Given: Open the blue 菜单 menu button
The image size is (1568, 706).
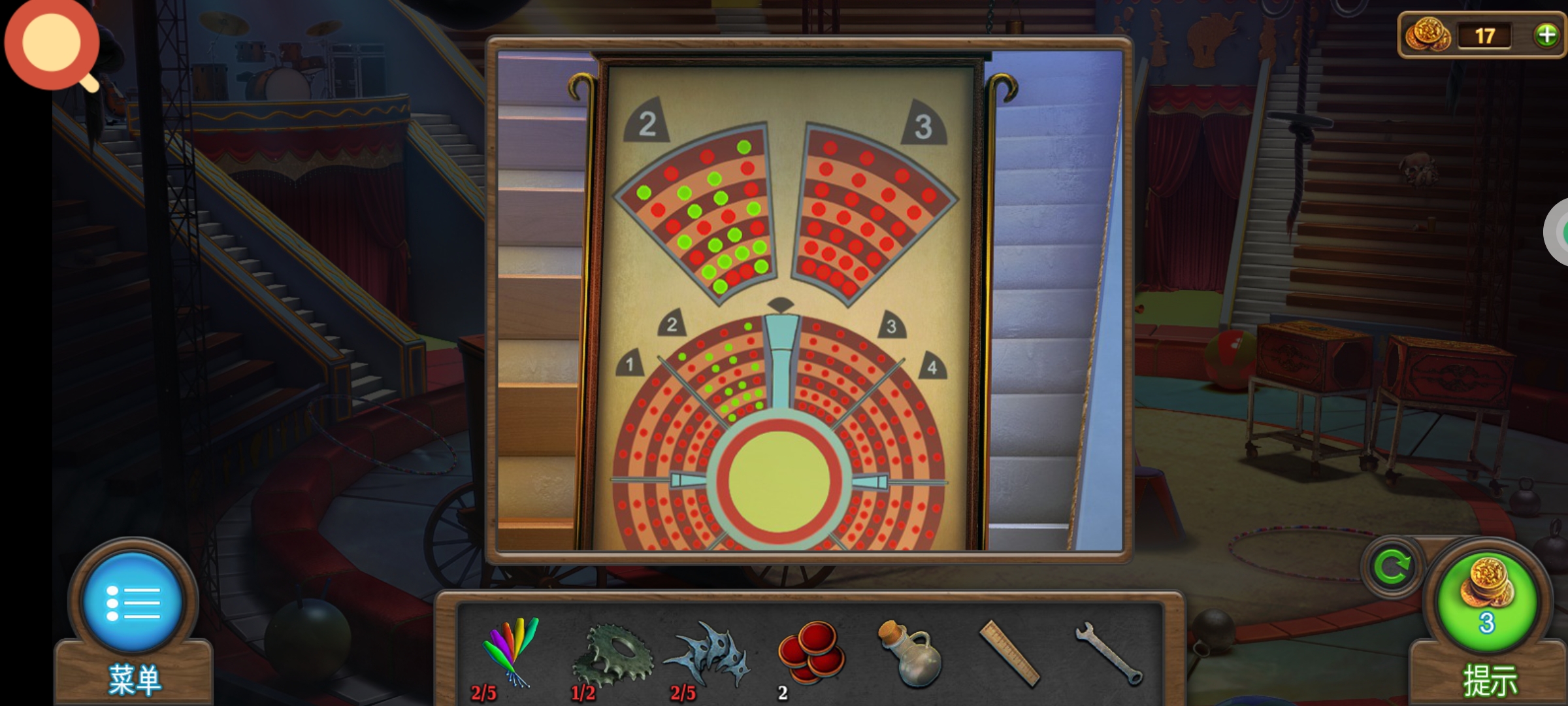Looking at the screenshot, I should coord(133,602).
